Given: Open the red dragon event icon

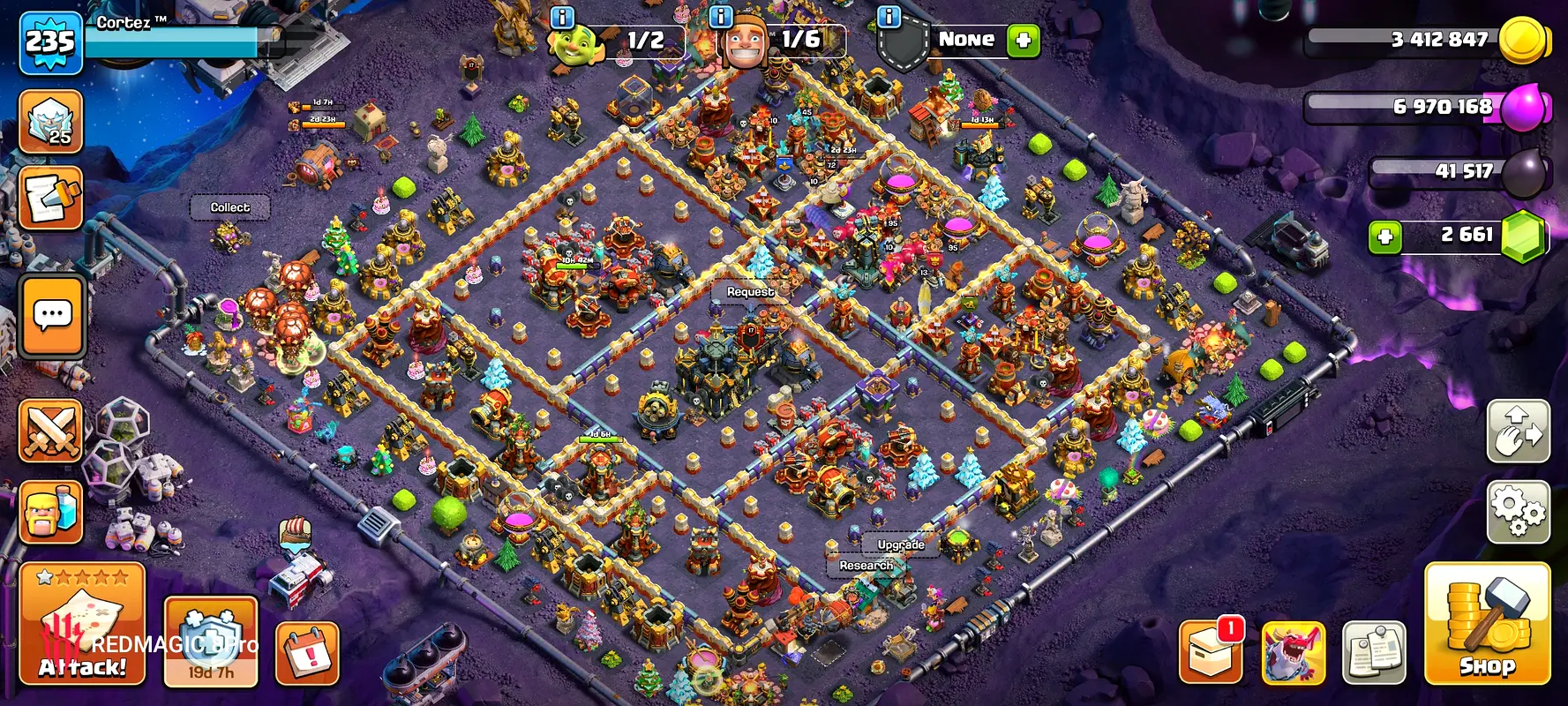Looking at the screenshot, I should point(1294,653).
